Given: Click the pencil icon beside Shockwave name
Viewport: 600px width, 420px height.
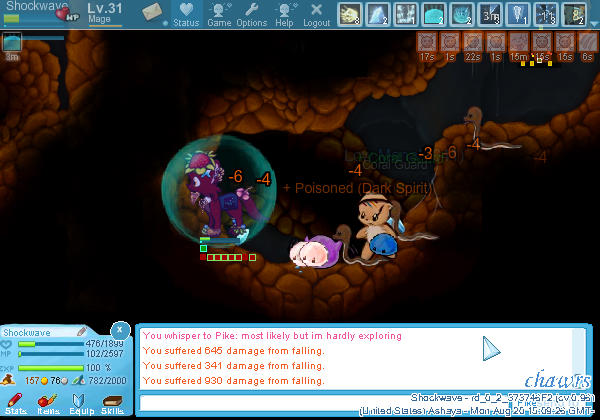Looking at the screenshot, I should (x=82, y=331).
